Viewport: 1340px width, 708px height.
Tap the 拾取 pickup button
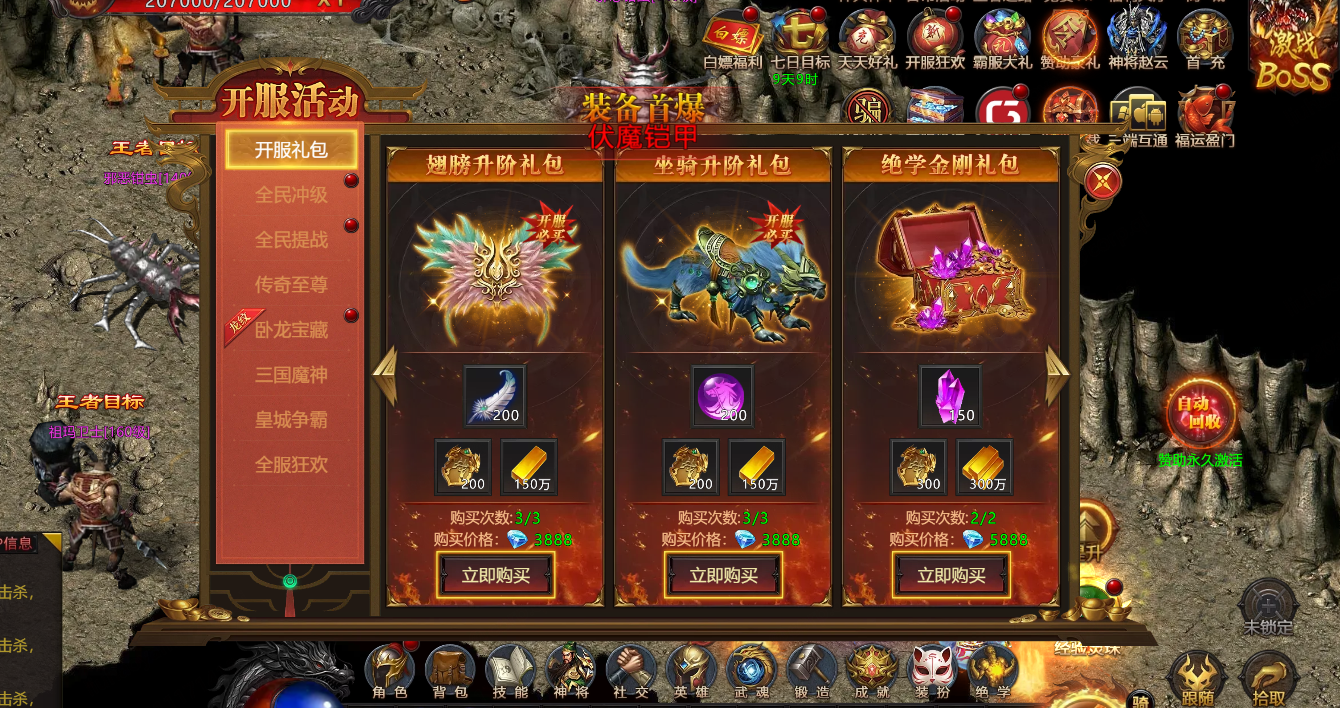[1268, 680]
